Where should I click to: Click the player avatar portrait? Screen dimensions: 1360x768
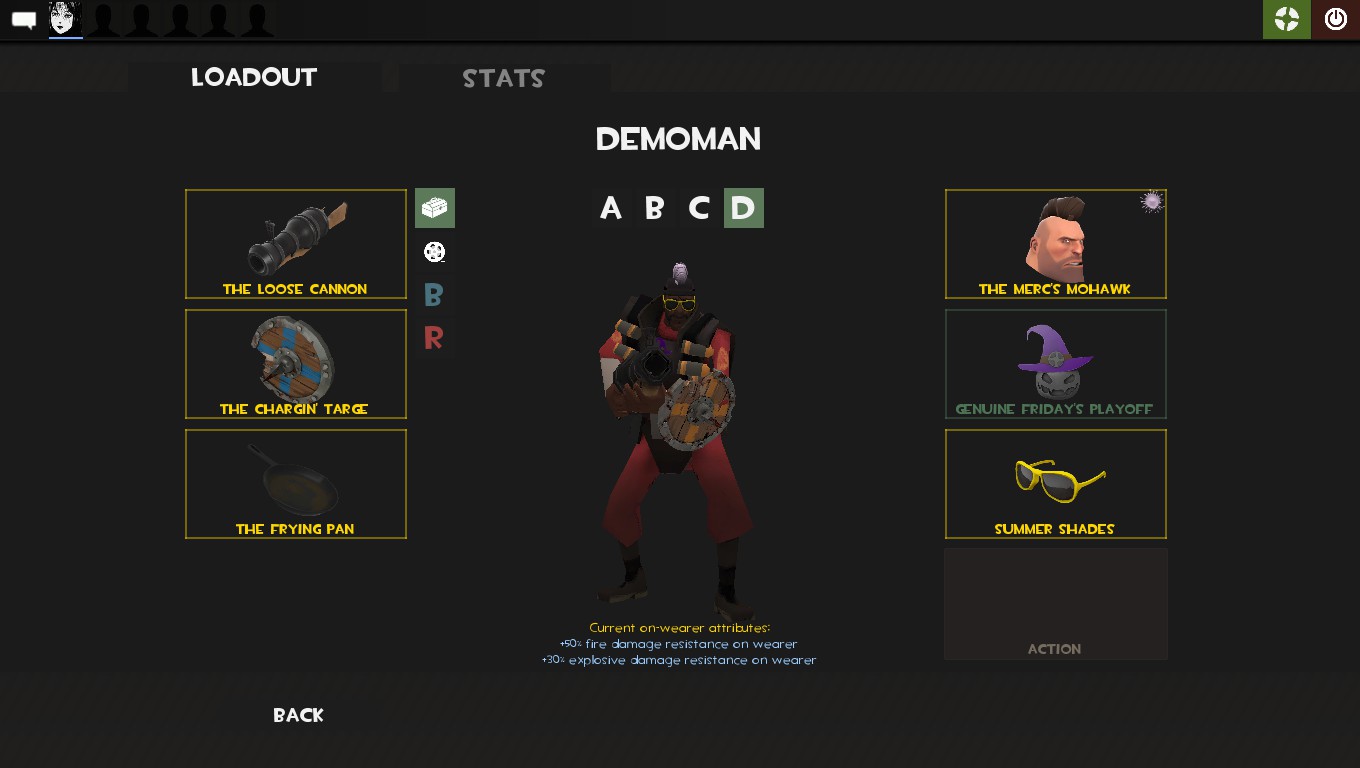pos(65,19)
